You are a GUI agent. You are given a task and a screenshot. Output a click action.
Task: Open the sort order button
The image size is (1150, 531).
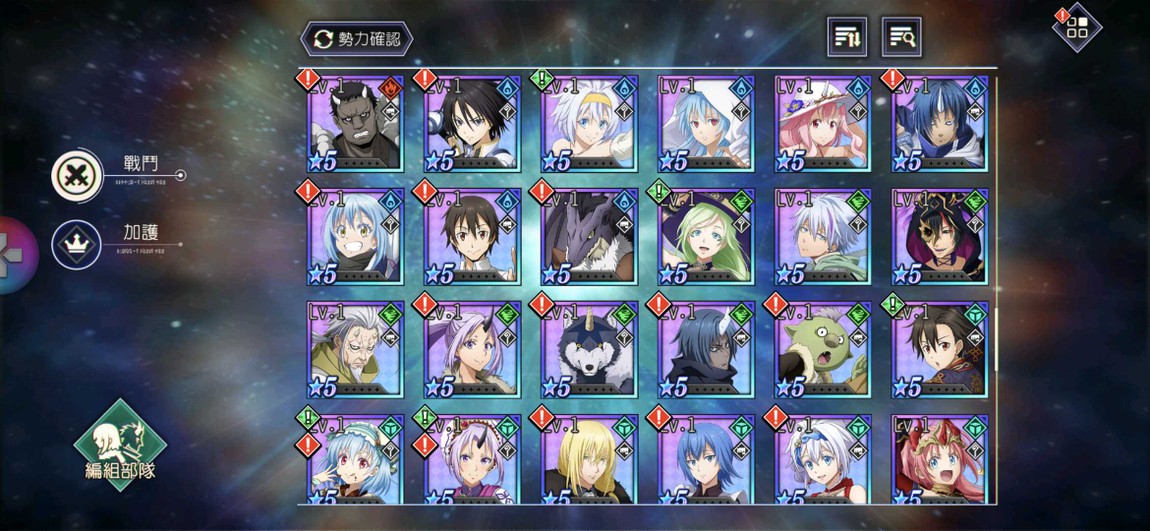tap(847, 38)
